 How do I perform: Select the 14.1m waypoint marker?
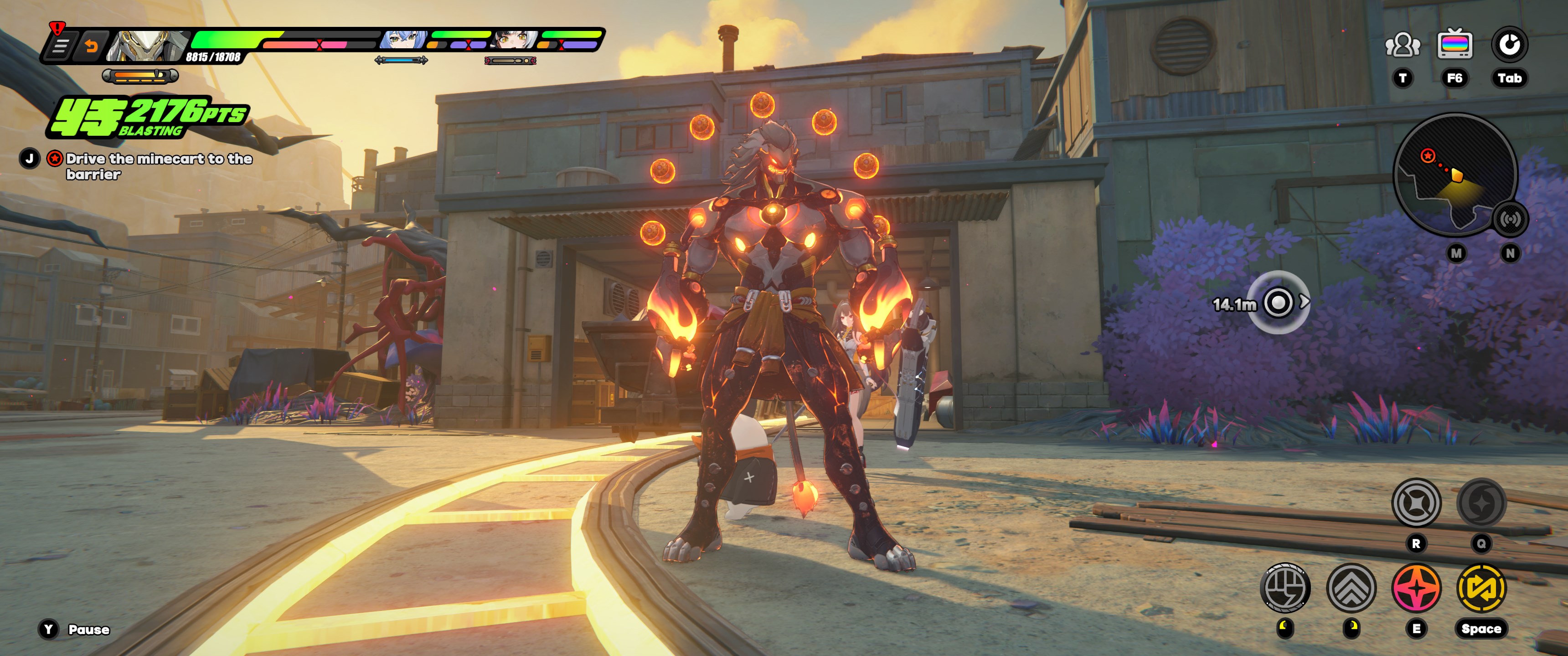coord(1278,302)
